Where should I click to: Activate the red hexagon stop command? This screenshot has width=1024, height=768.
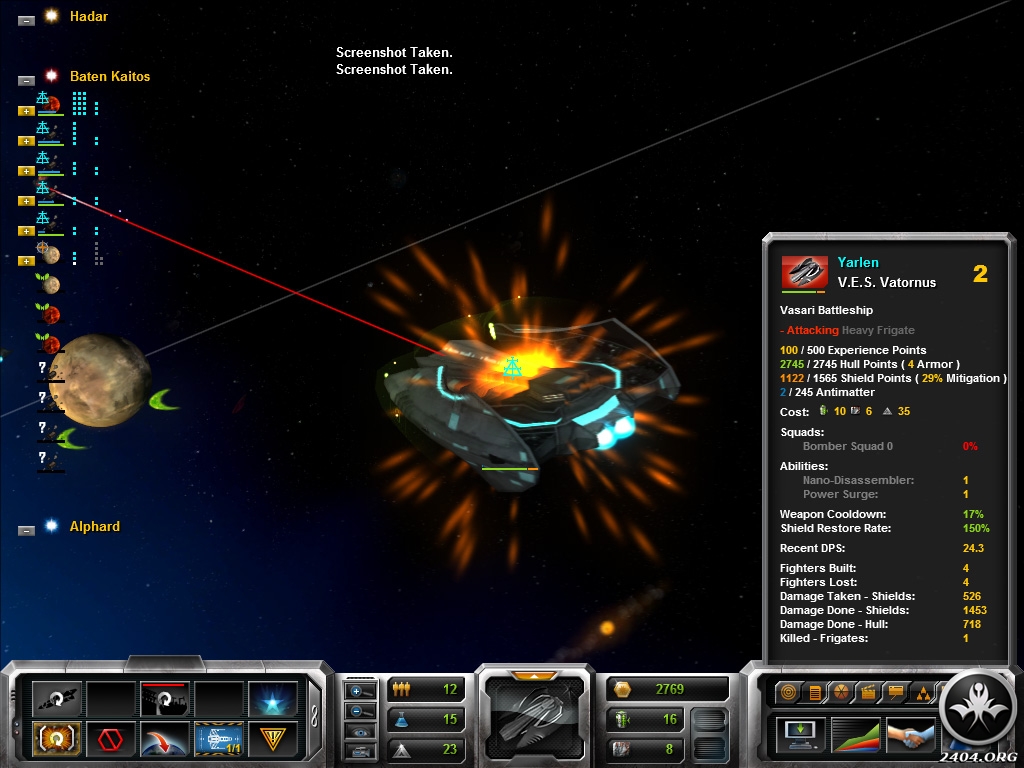click(110, 740)
